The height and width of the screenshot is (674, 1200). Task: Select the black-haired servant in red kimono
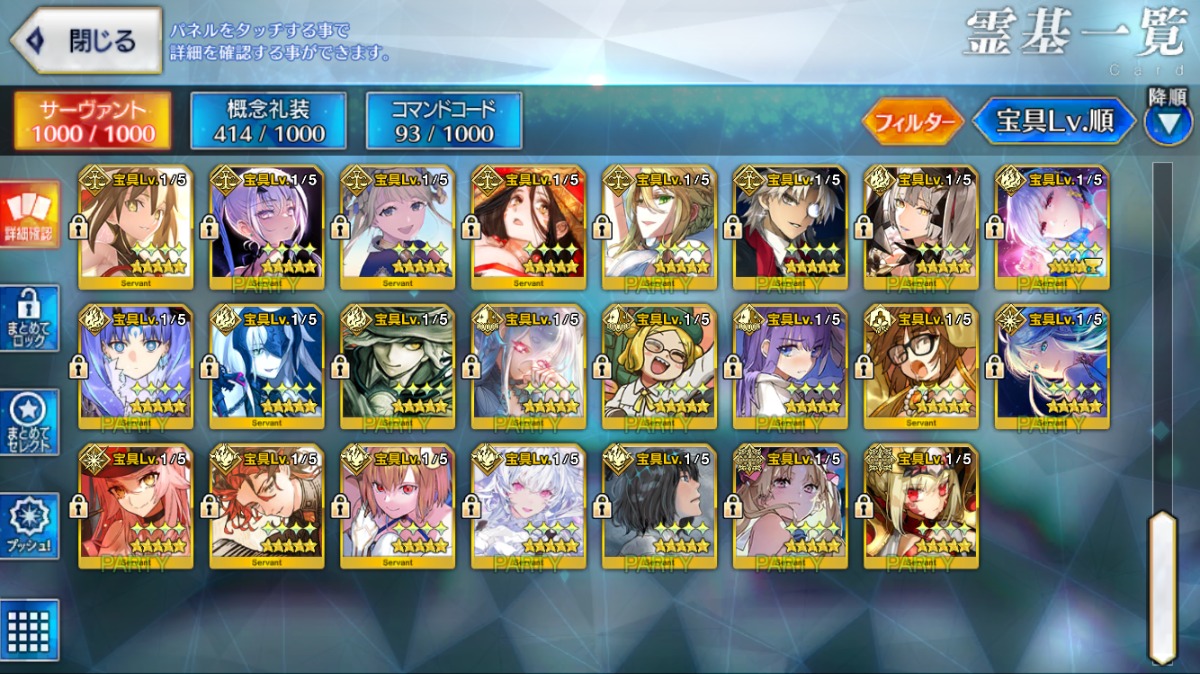point(528,226)
